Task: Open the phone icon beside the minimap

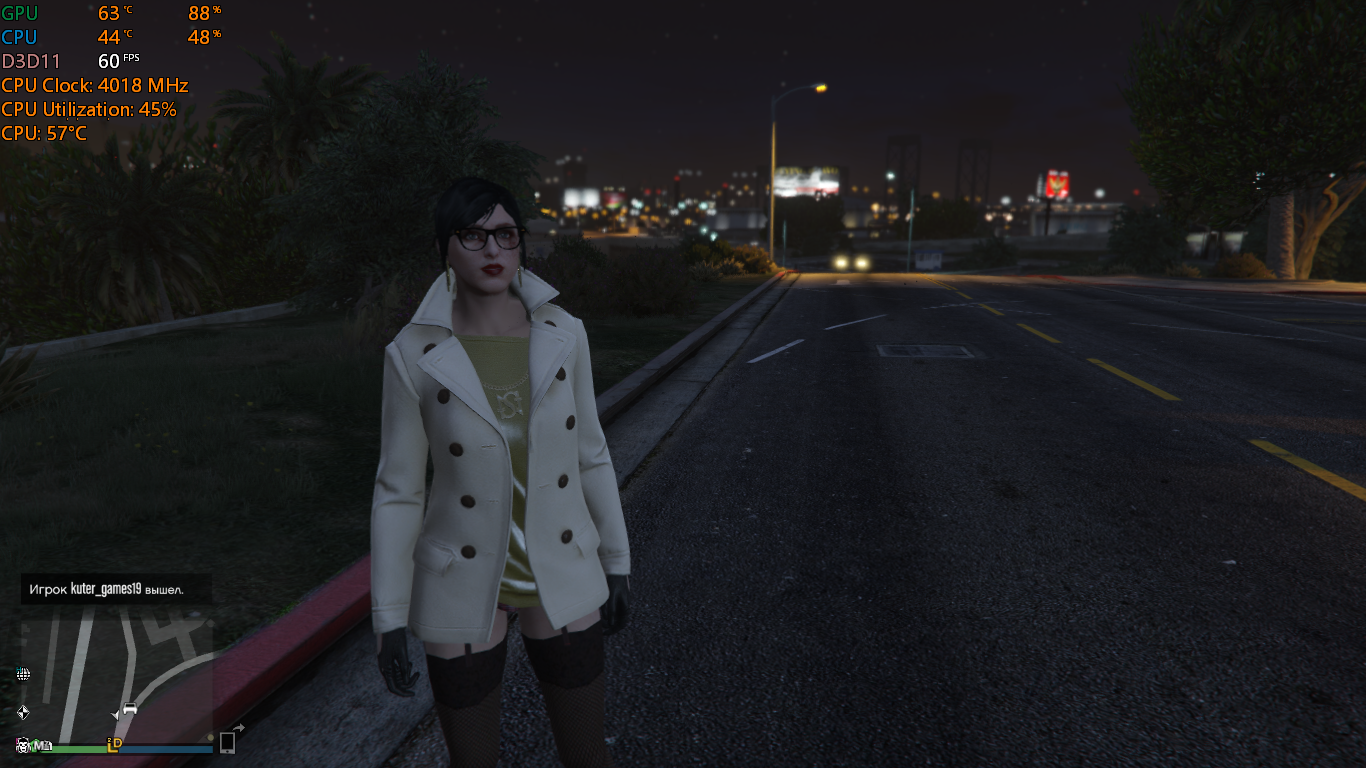Action: tap(228, 742)
